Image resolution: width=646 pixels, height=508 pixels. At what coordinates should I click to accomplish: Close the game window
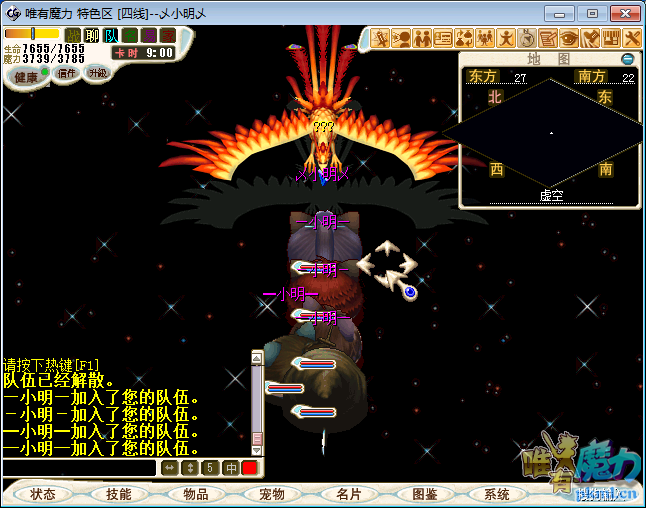tap(623, 13)
